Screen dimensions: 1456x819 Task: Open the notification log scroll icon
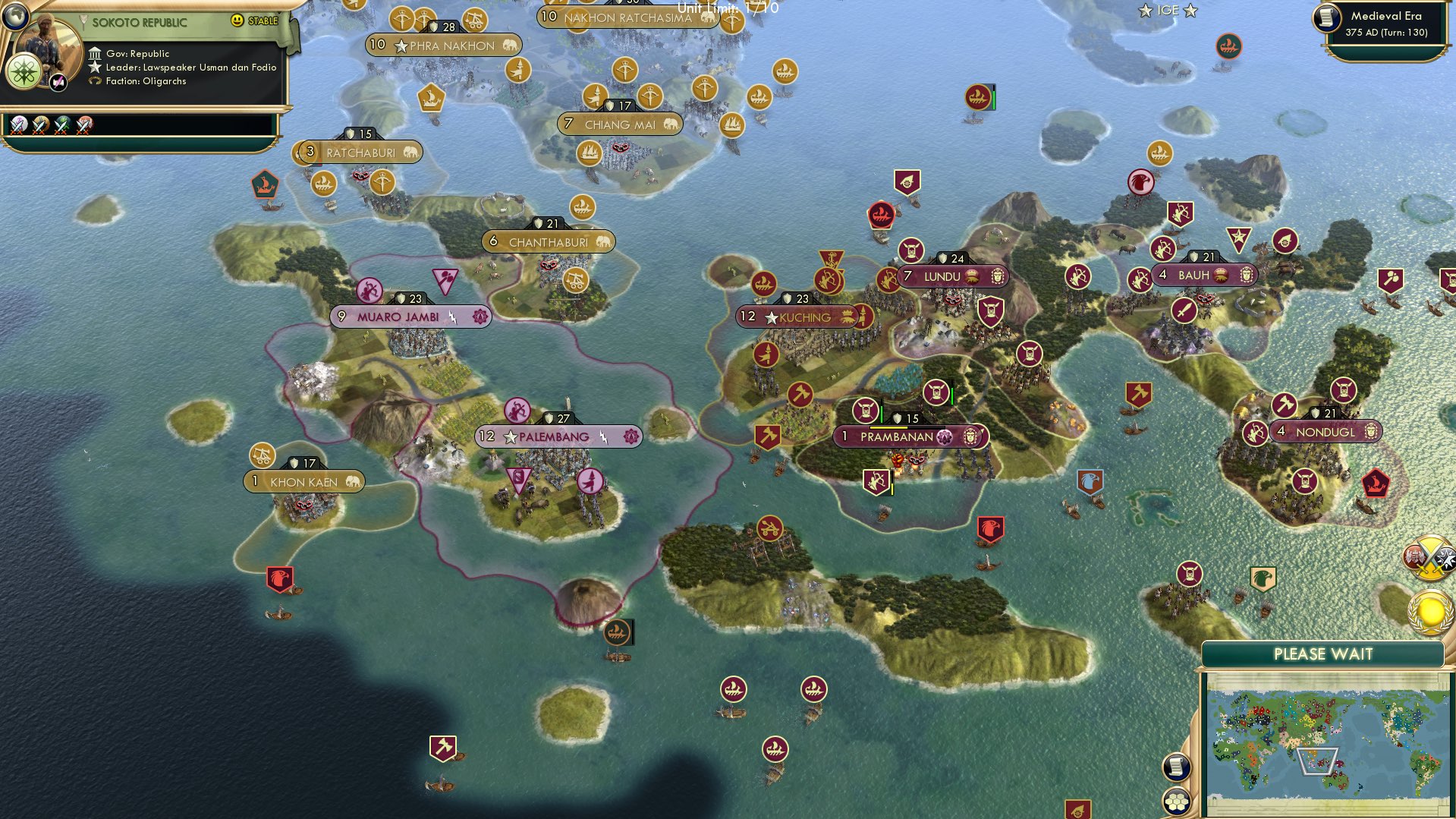[x=1176, y=766]
